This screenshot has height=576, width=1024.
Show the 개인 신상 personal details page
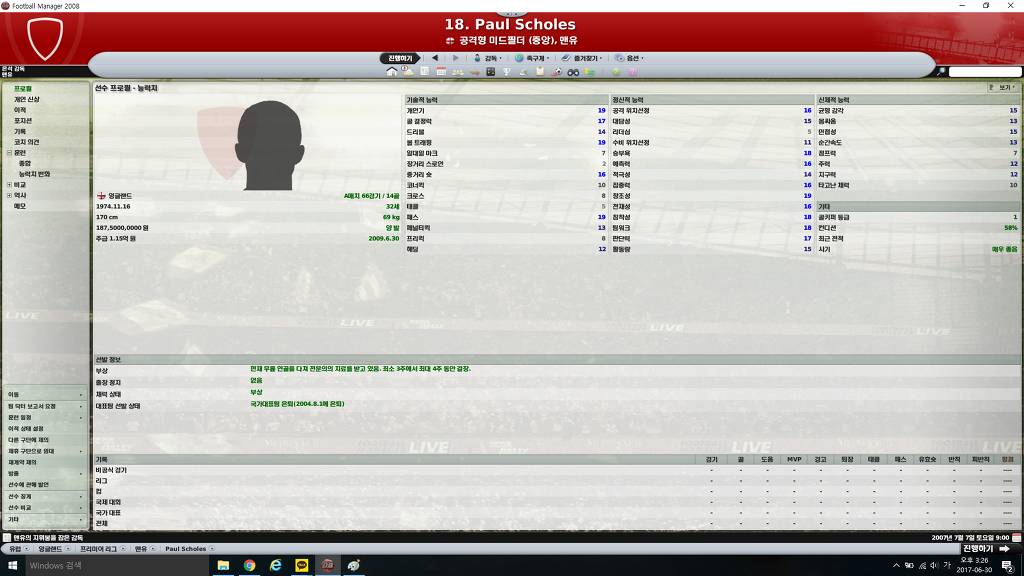coord(26,100)
